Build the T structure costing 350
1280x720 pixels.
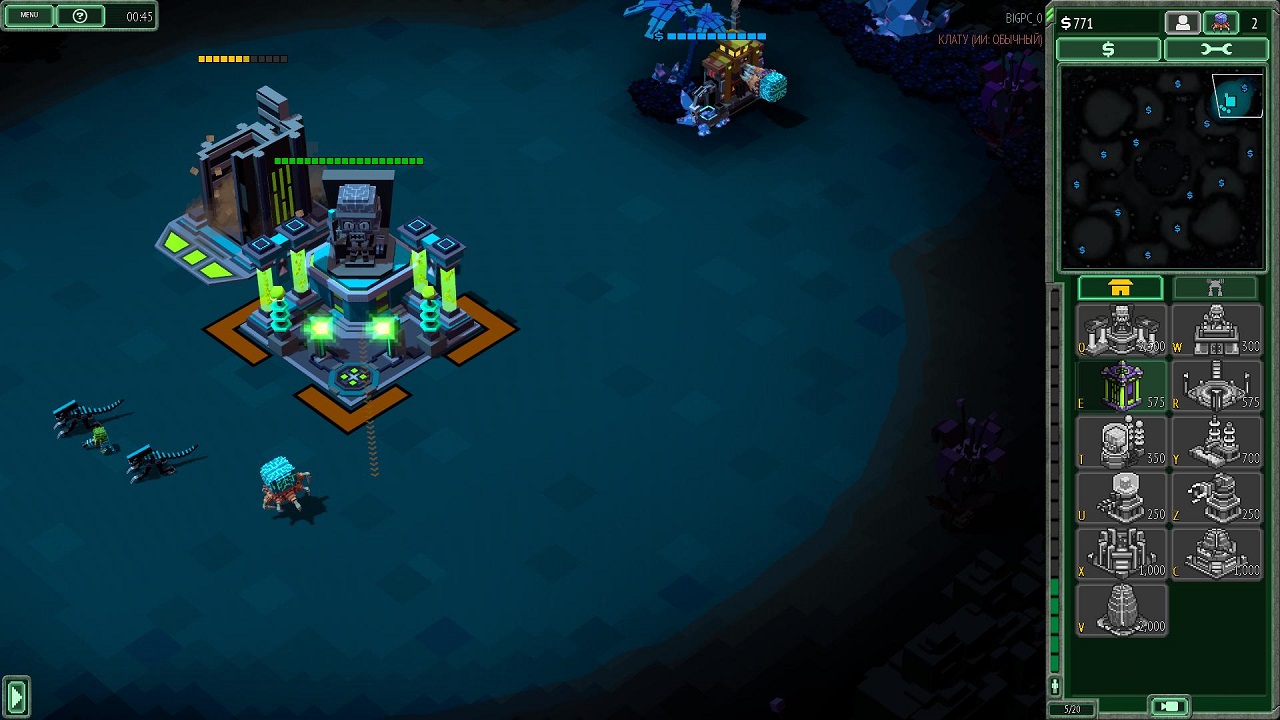click(1121, 442)
